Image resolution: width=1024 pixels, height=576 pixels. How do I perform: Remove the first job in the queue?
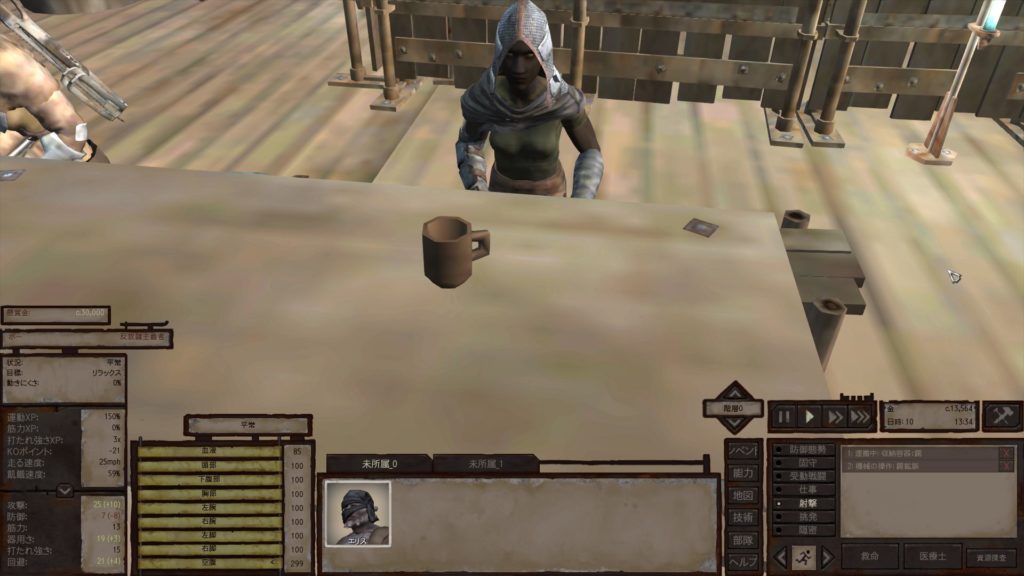click(x=1006, y=453)
